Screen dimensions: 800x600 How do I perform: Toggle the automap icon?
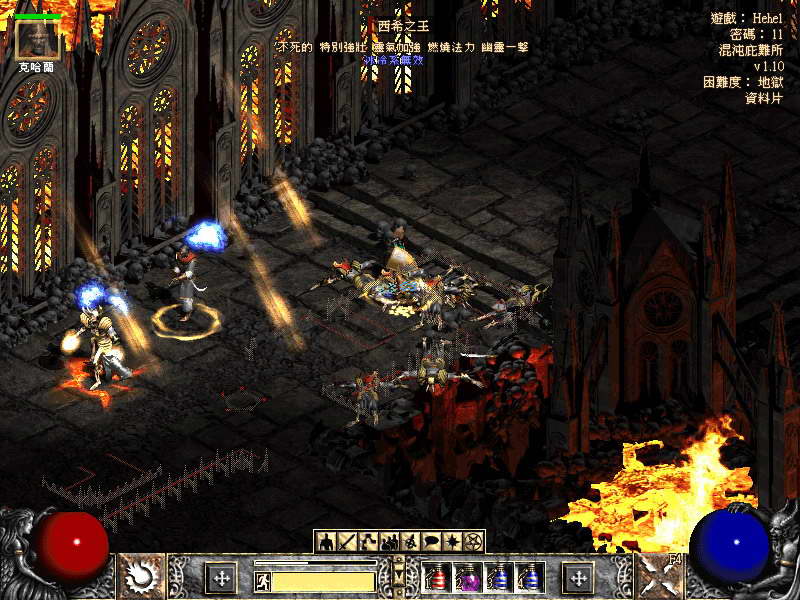pyautogui.click(x=410, y=541)
